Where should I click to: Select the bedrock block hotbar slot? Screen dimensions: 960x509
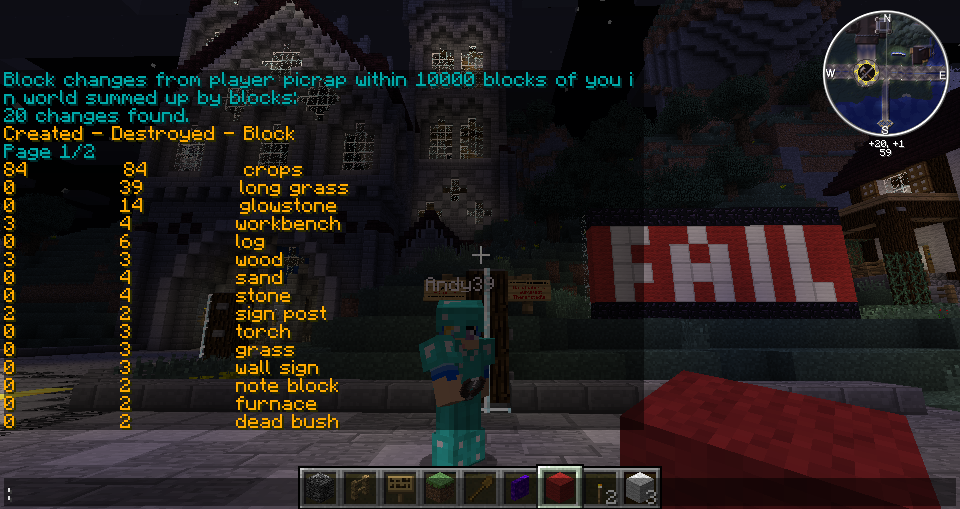[319, 488]
